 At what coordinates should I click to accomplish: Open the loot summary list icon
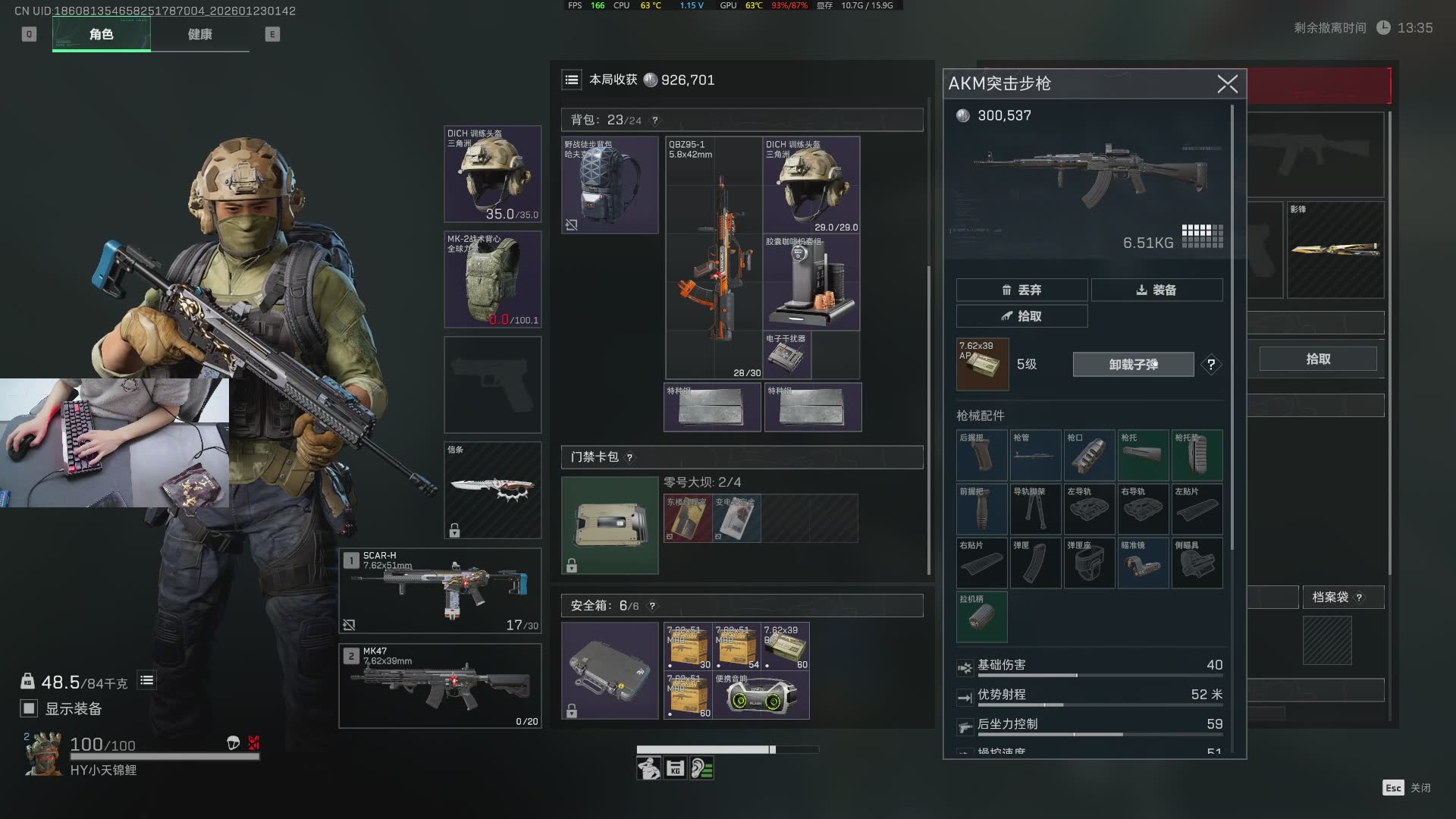572,80
